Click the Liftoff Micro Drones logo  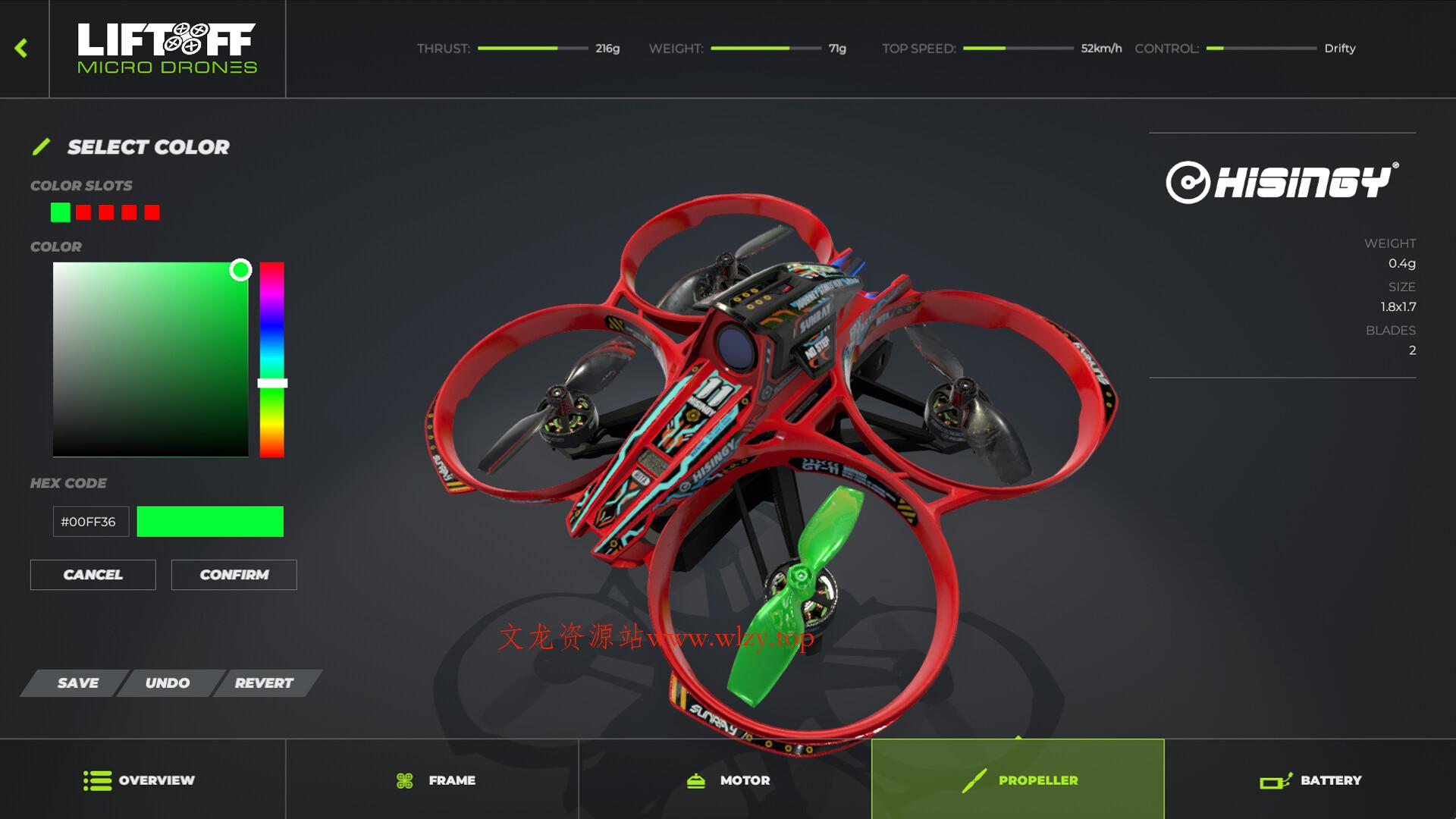(167, 47)
